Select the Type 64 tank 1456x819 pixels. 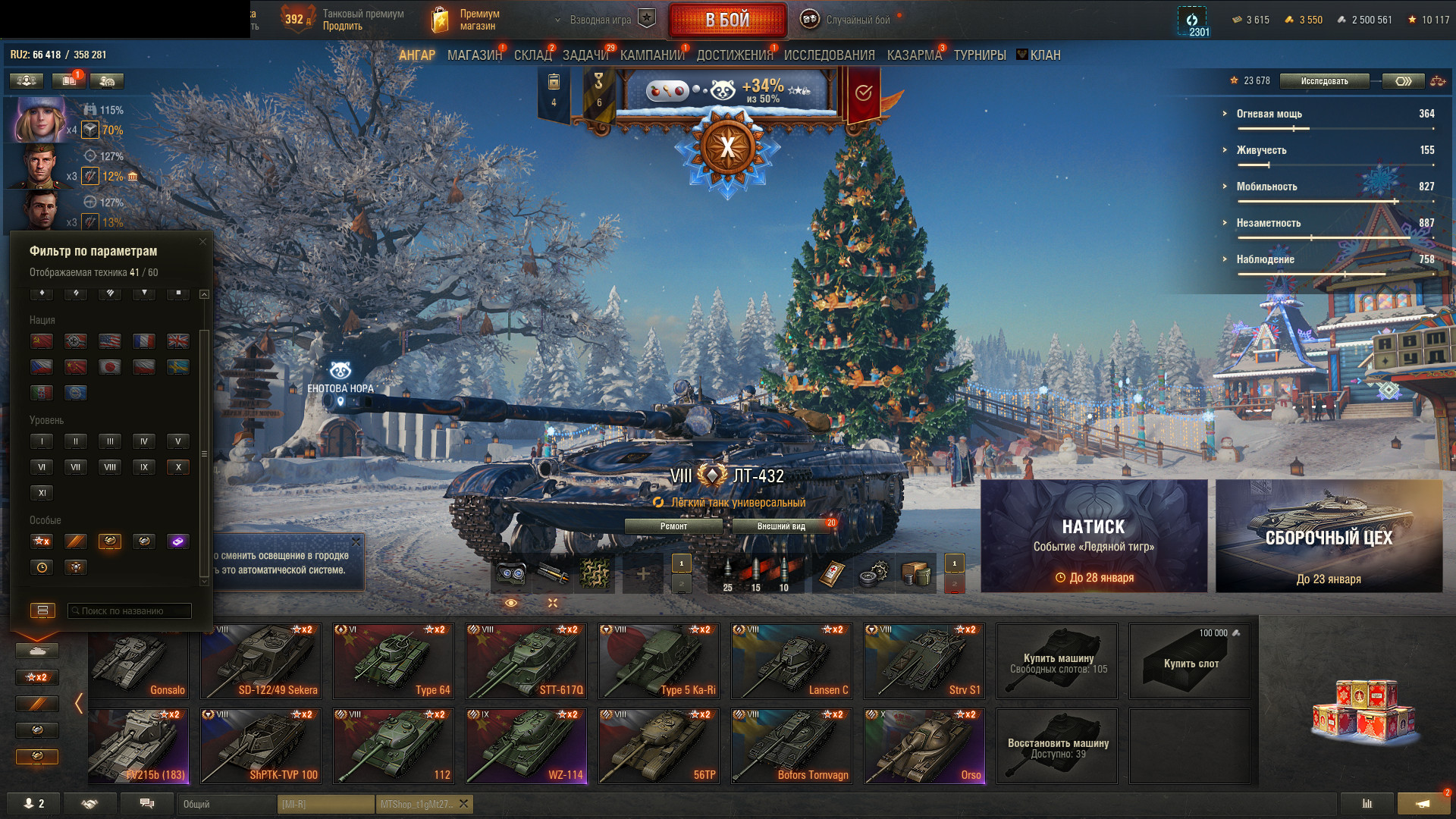coord(394,661)
